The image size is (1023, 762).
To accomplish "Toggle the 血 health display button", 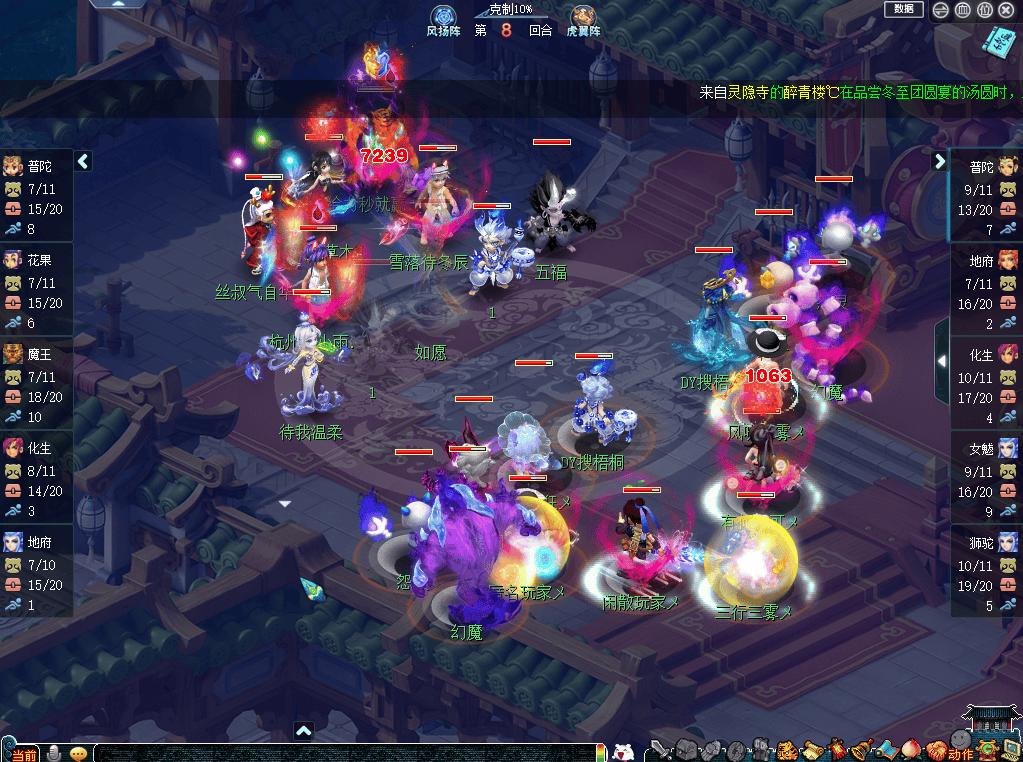I will pyautogui.click(x=962, y=10).
